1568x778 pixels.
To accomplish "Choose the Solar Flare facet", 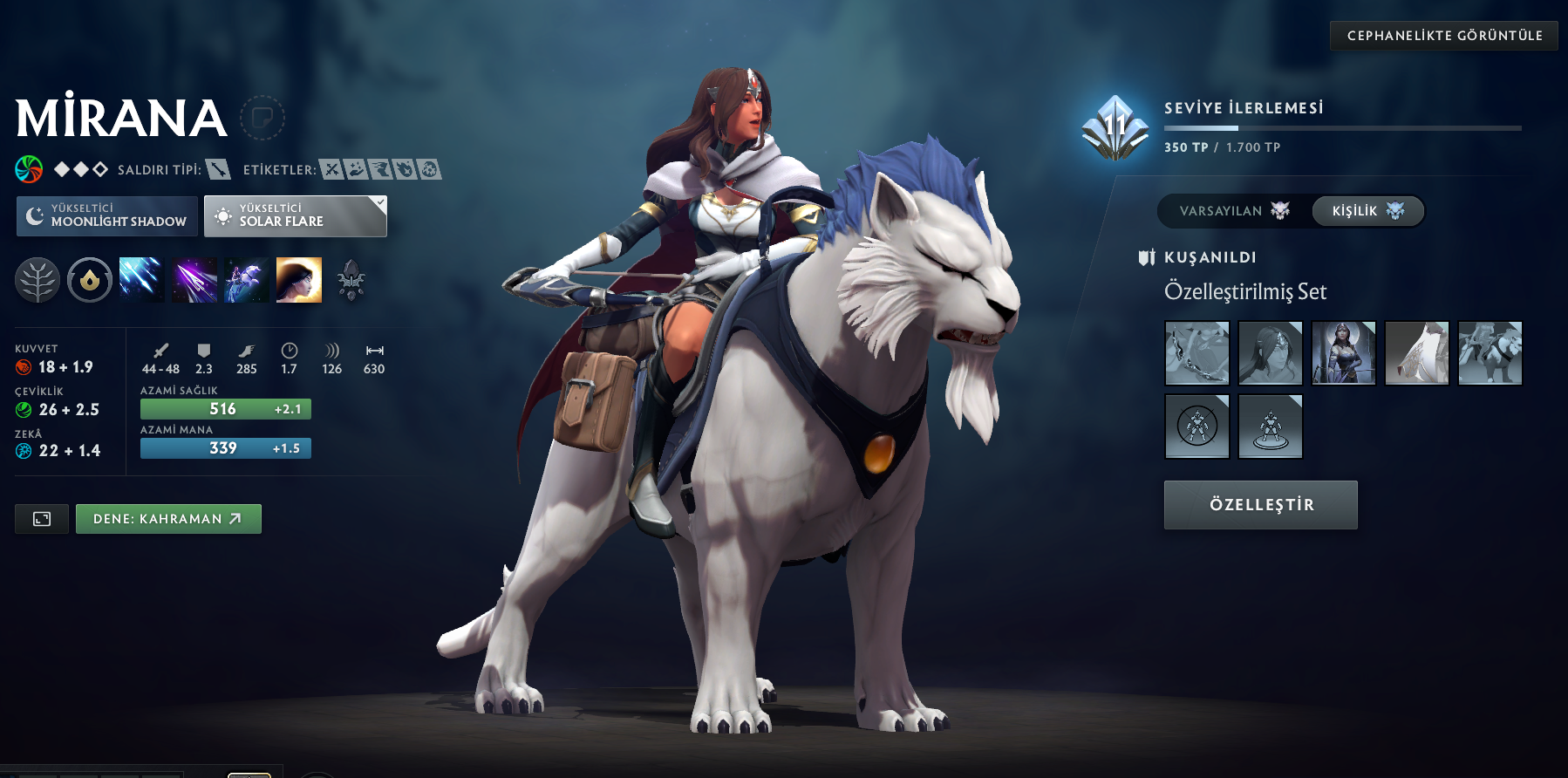I will coord(296,215).
